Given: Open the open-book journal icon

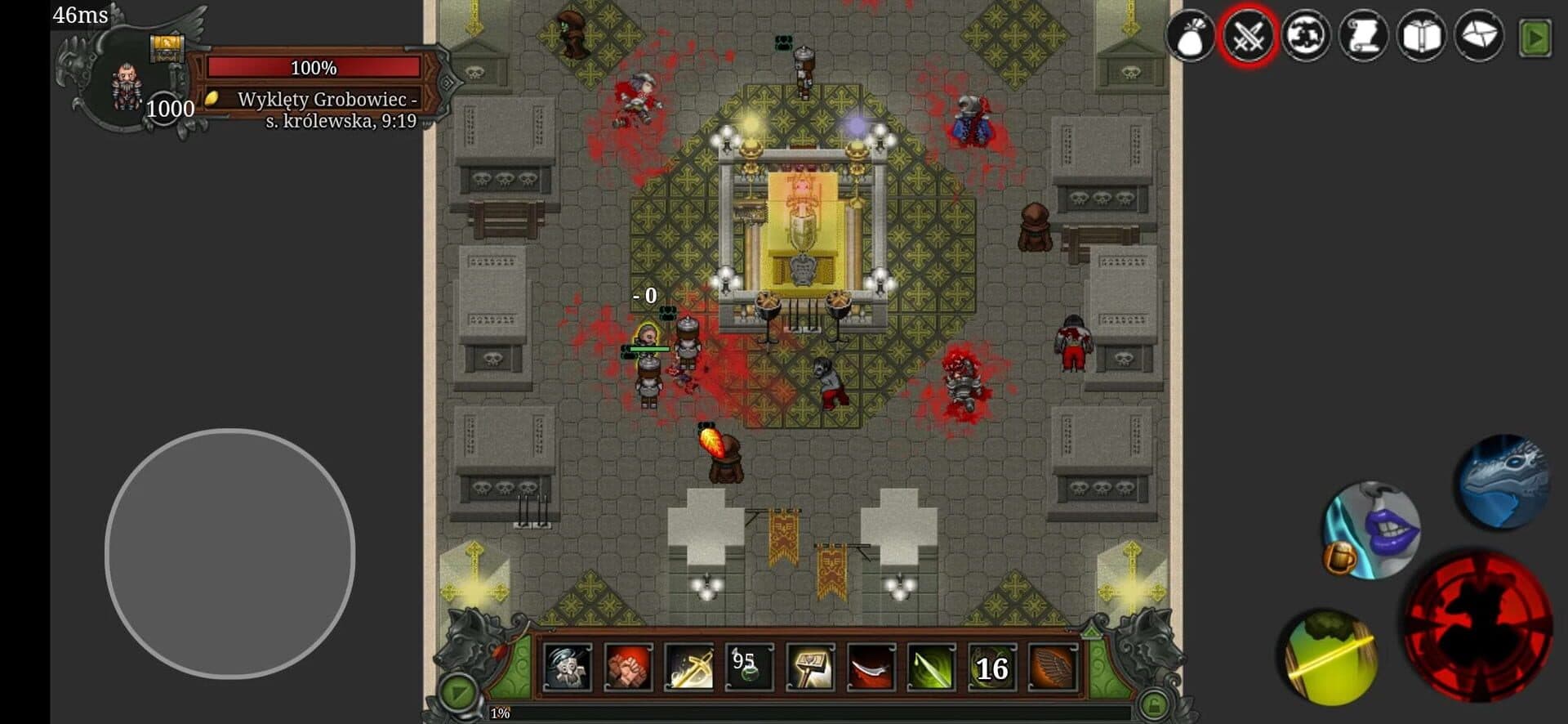Looking at the screenshot, I should click(1421, 37).
